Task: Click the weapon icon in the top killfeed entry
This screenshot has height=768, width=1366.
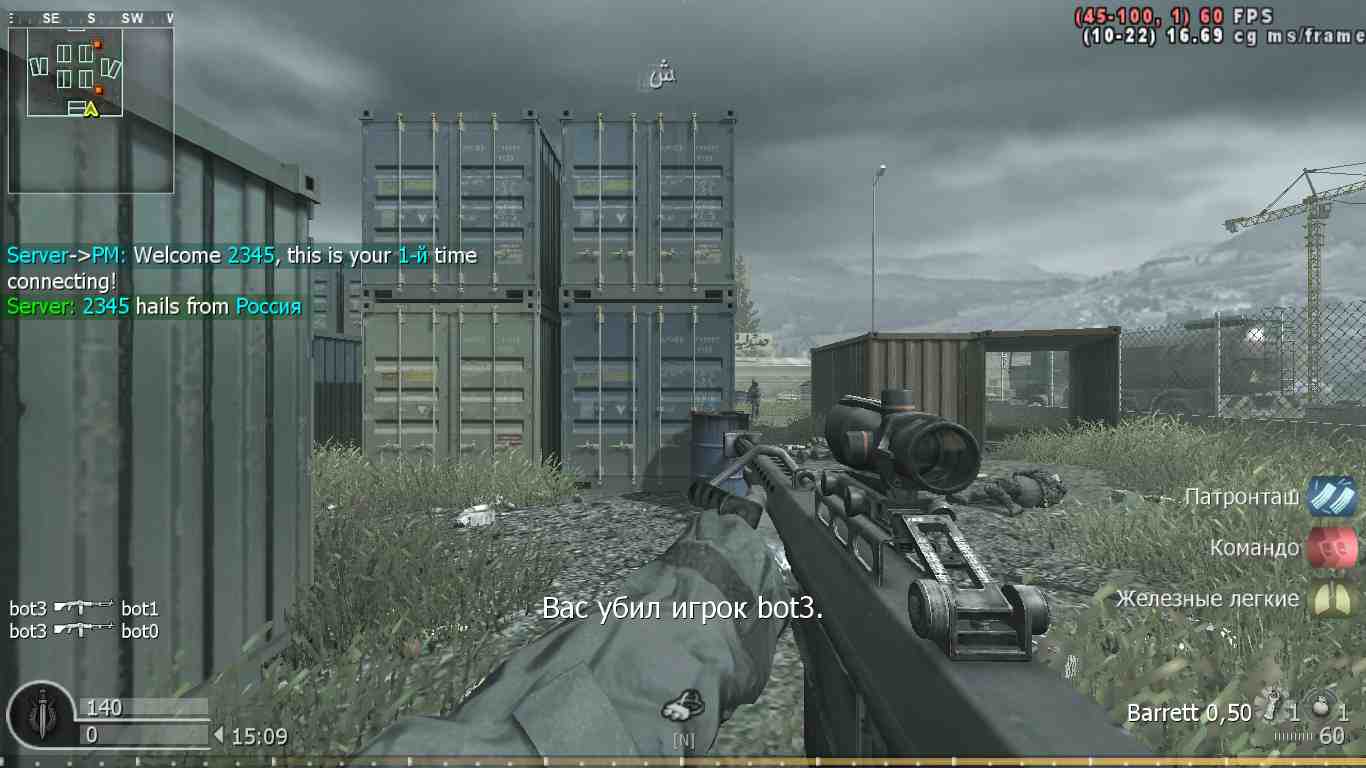Action: (82, 607)
